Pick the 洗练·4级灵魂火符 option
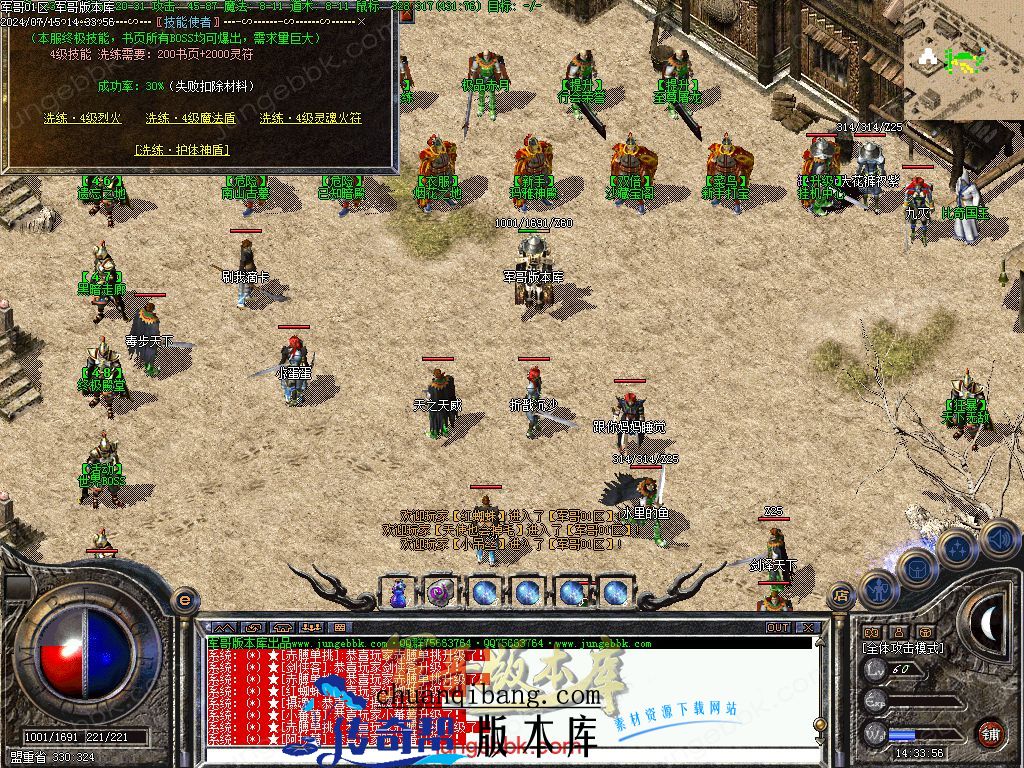1024x768 pixels. 311,118
